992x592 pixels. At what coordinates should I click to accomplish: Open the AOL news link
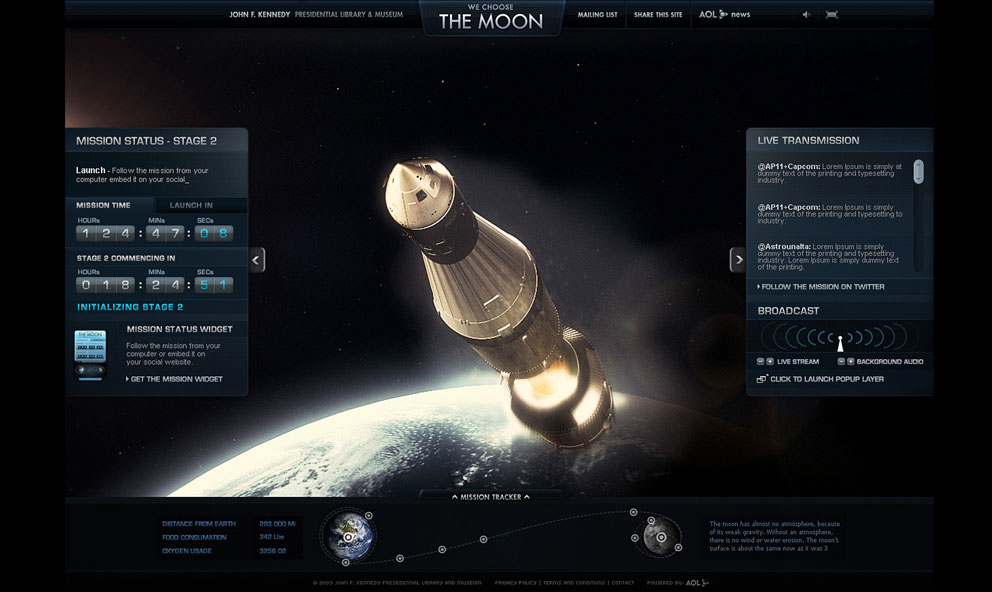(x=724, y=15)
